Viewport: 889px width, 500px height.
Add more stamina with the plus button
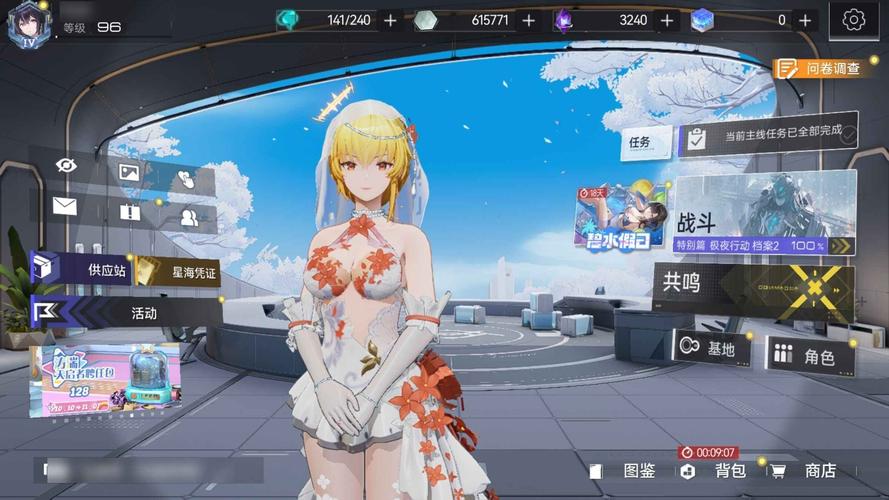[390, 20]
